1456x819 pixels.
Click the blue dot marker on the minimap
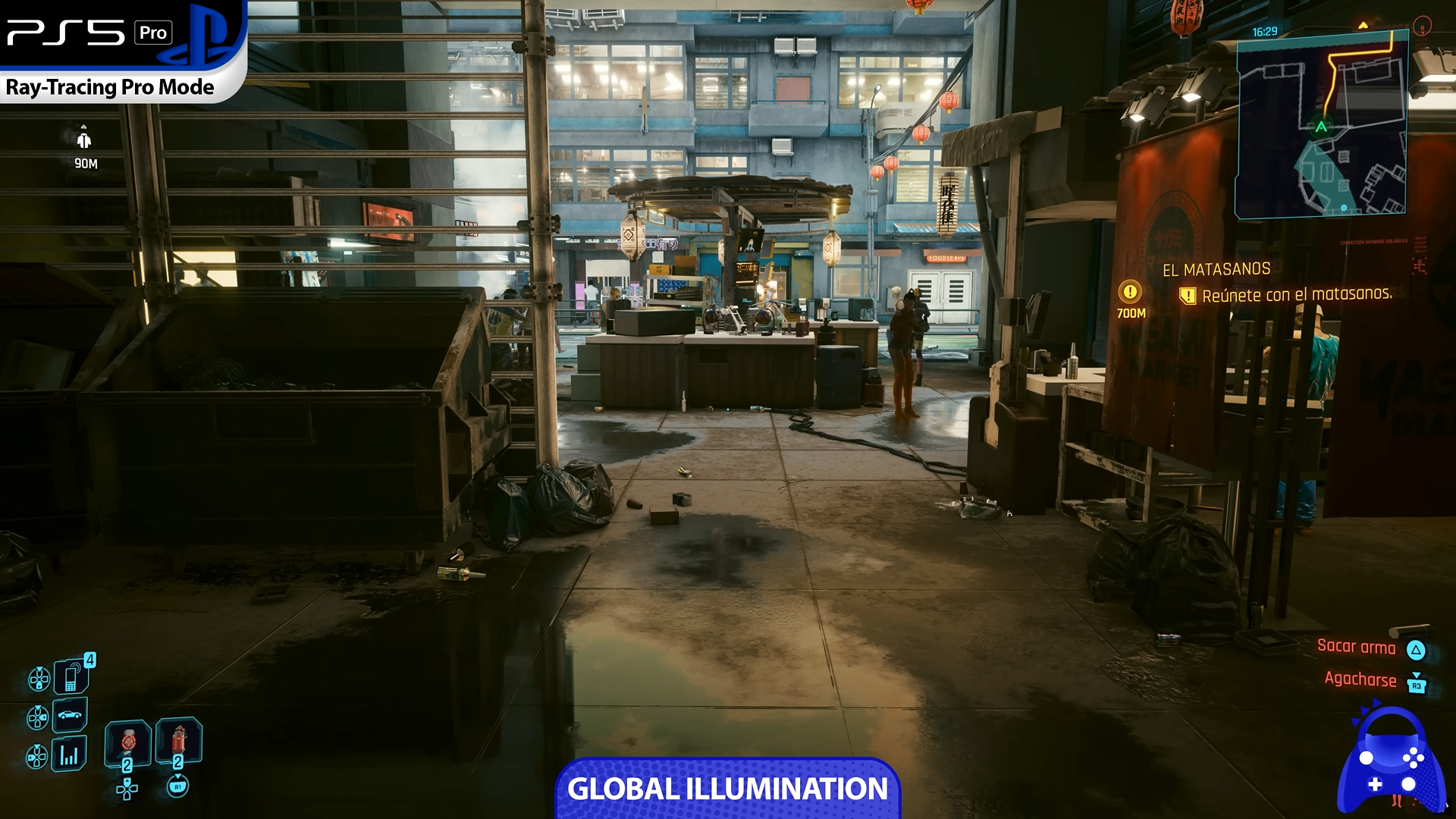[x=1344, y=208]
